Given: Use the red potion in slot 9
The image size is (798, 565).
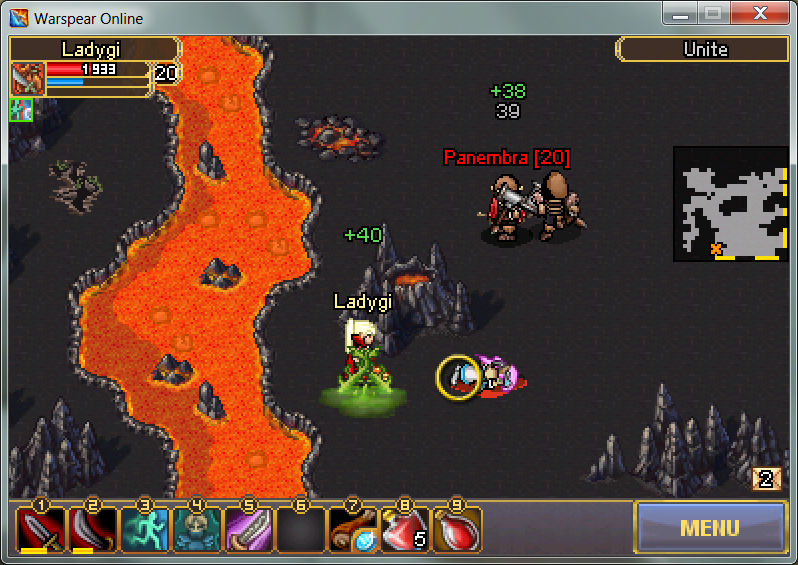Looking at the screenshot, I should [x=457, y=530].
